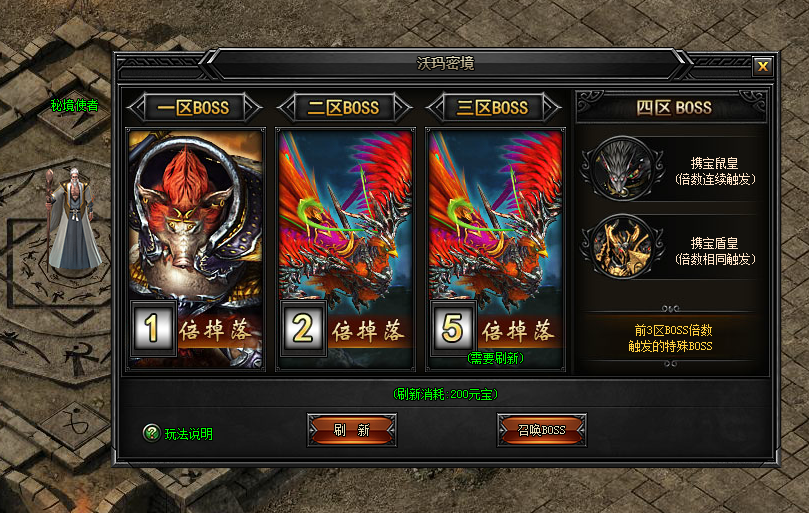Screen dimensions: 809x513
Task: Summon the boss with 召唤BOSS
Action: [541, 430]
